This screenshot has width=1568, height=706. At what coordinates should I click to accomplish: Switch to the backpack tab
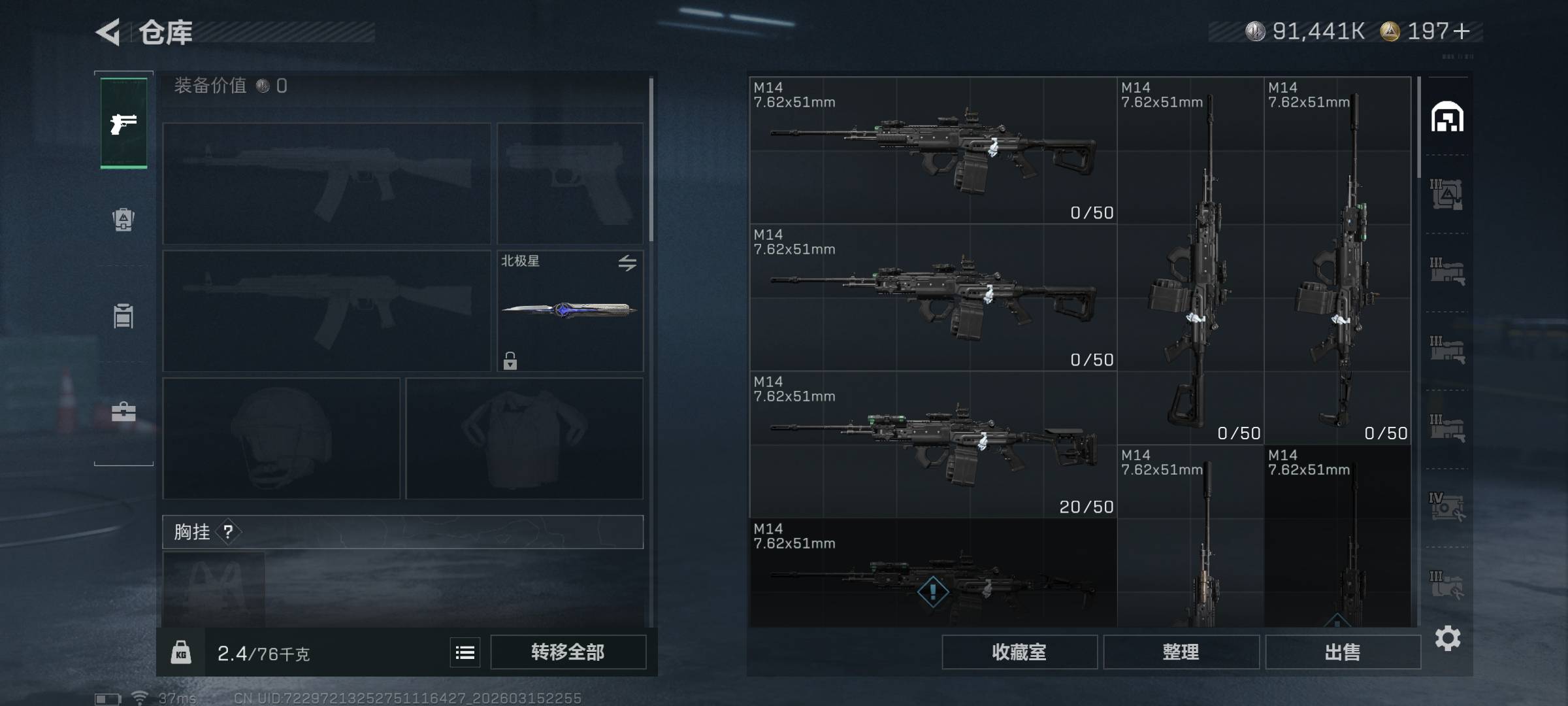click(123, 220)
